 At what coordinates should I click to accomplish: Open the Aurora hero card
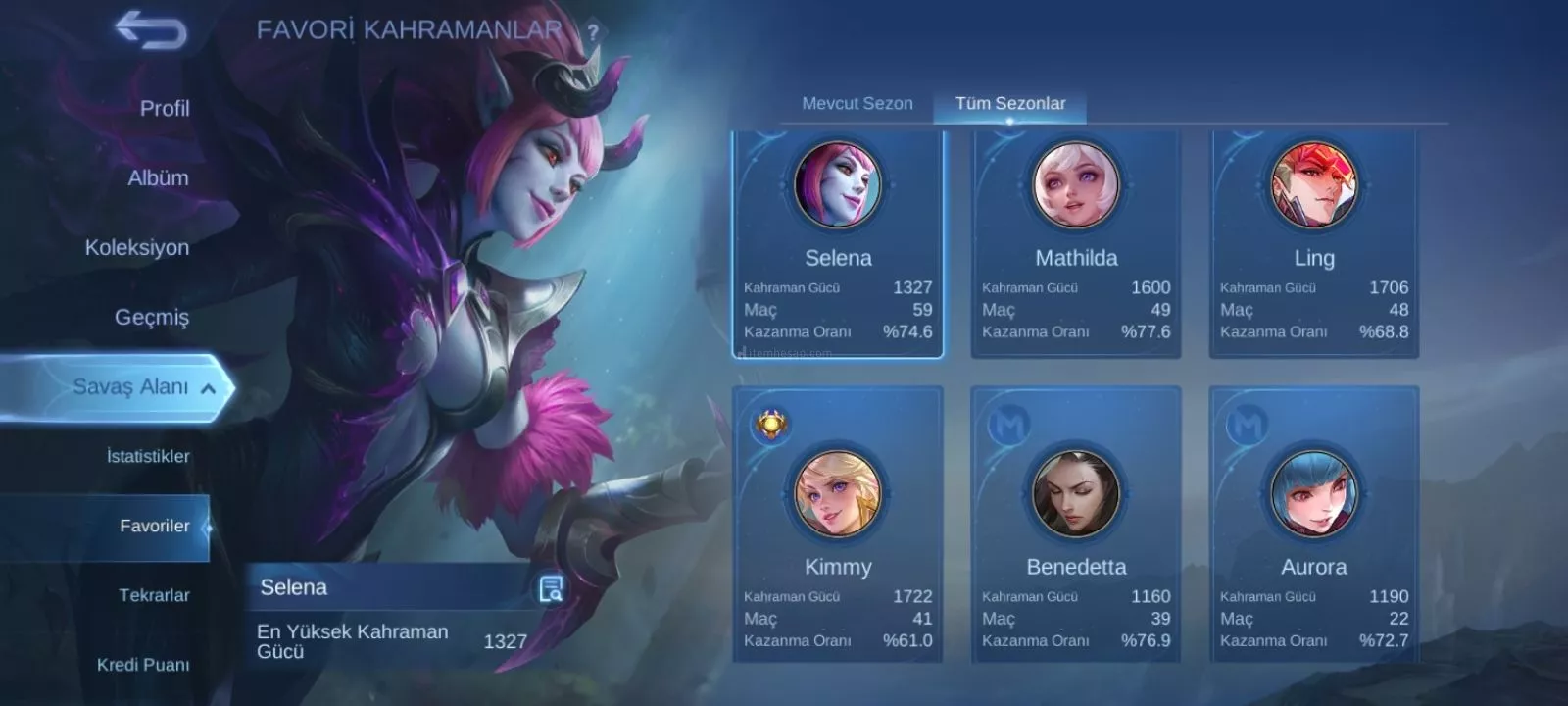(1314, 525)
